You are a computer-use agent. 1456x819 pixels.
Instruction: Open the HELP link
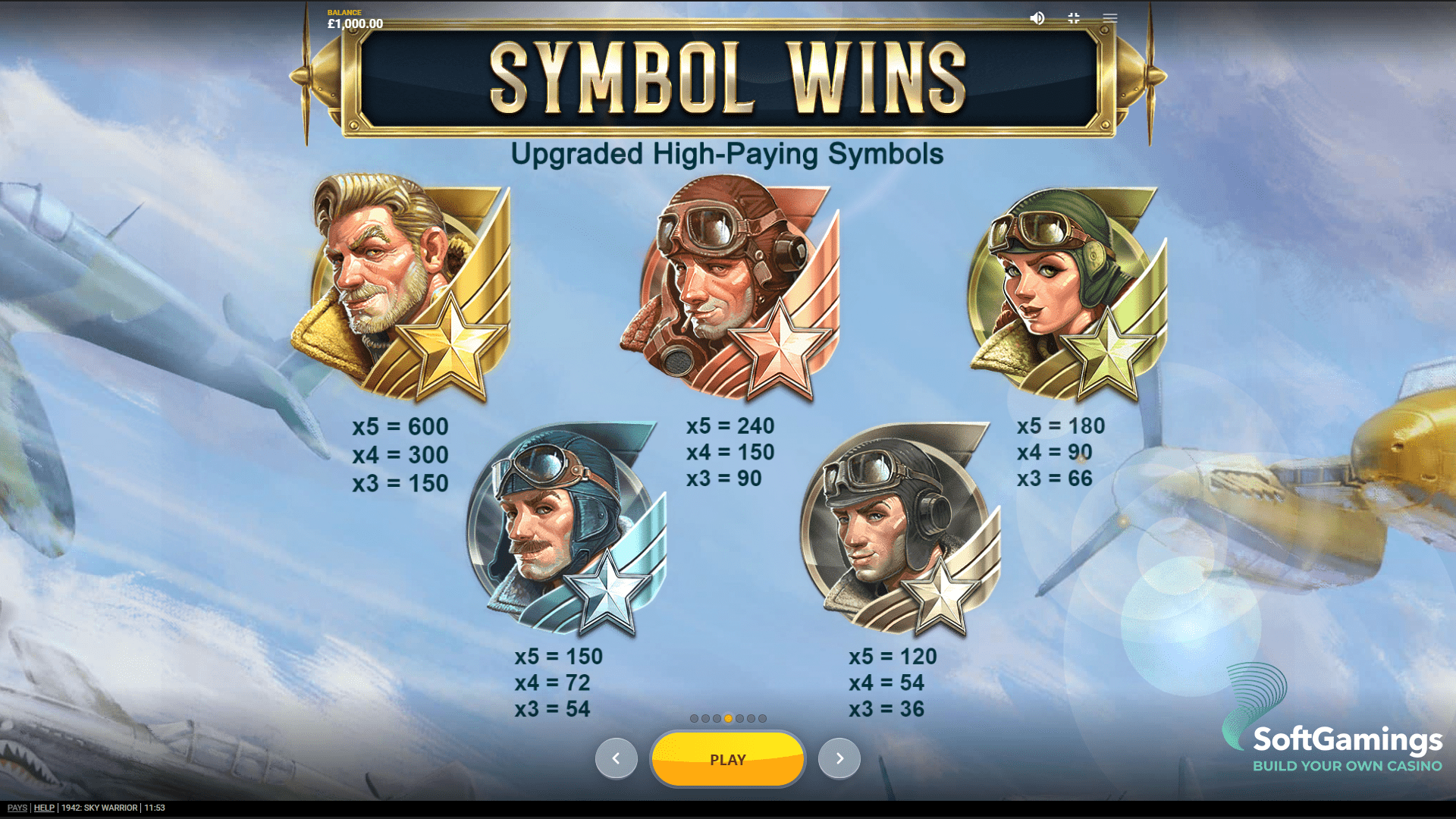tap(44, 808)
